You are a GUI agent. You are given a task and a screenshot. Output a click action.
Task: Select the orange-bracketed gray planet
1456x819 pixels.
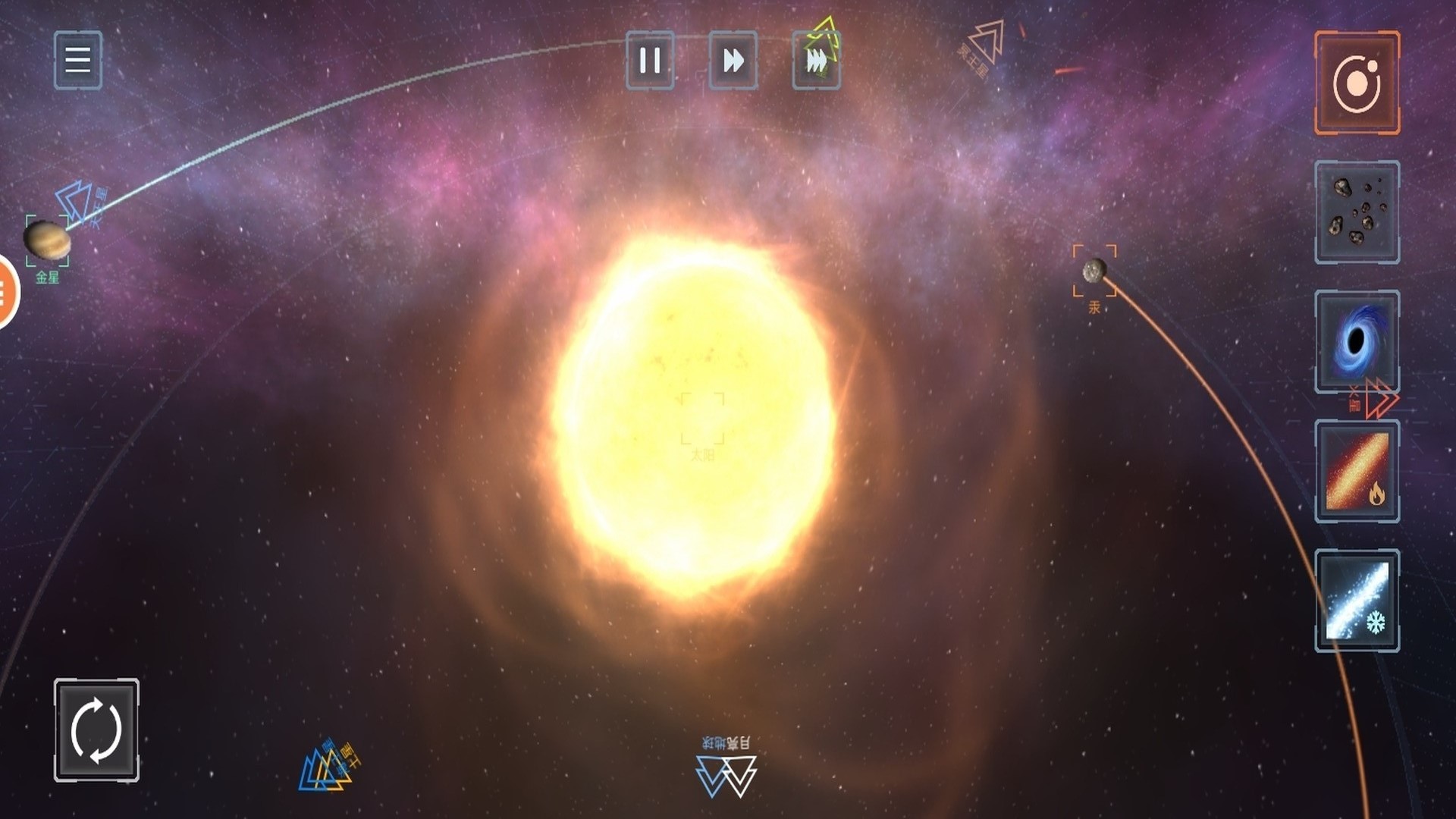click(x=1094, y=270)
